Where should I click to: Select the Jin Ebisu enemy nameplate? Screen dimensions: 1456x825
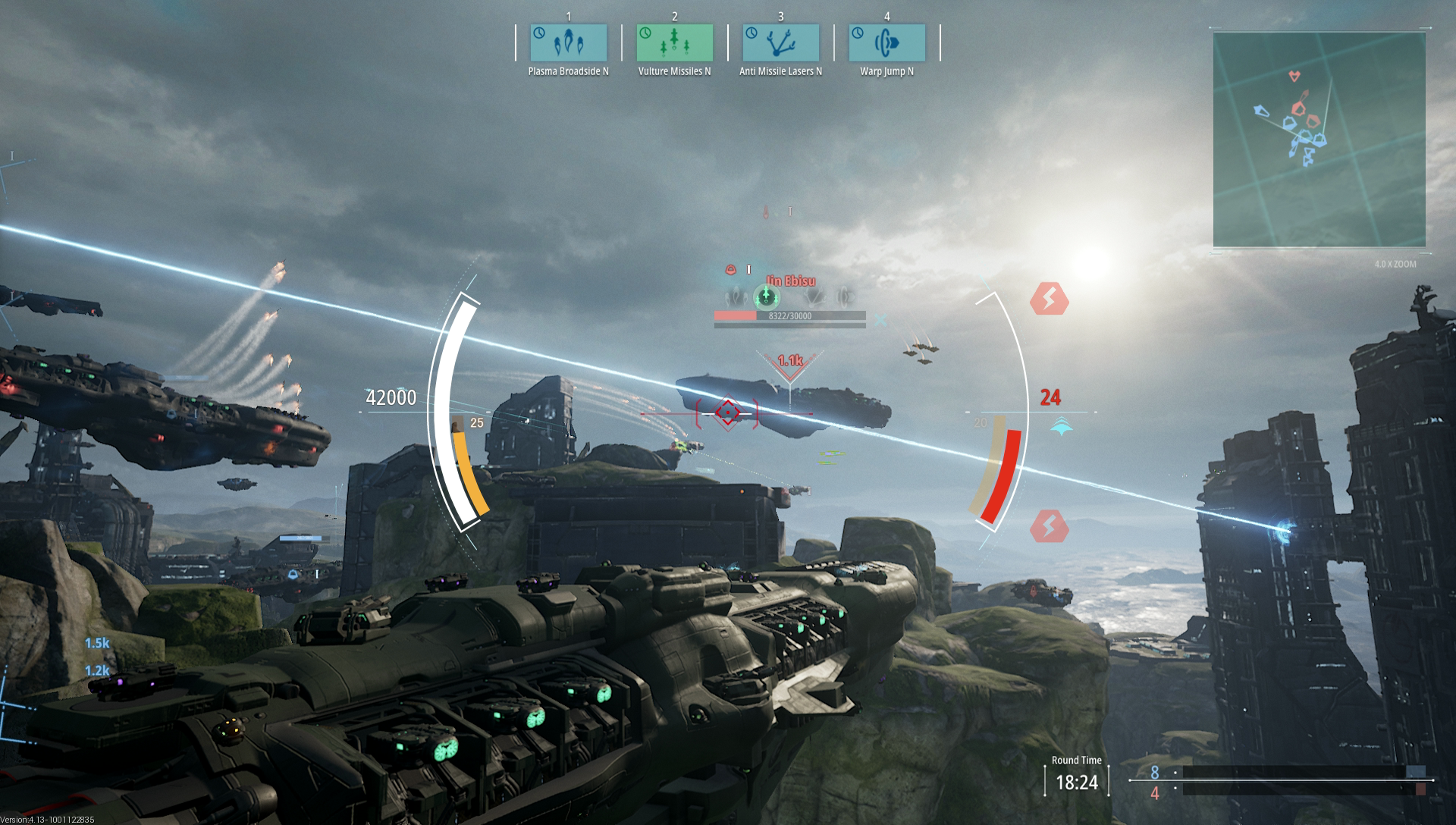tap(791, 281)
